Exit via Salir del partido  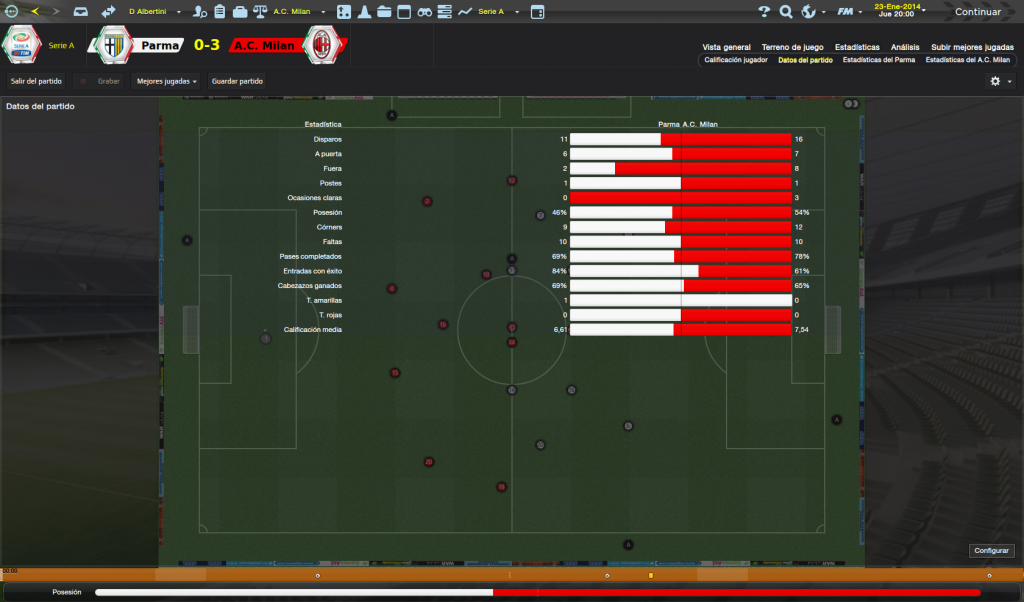click(36, 81)
